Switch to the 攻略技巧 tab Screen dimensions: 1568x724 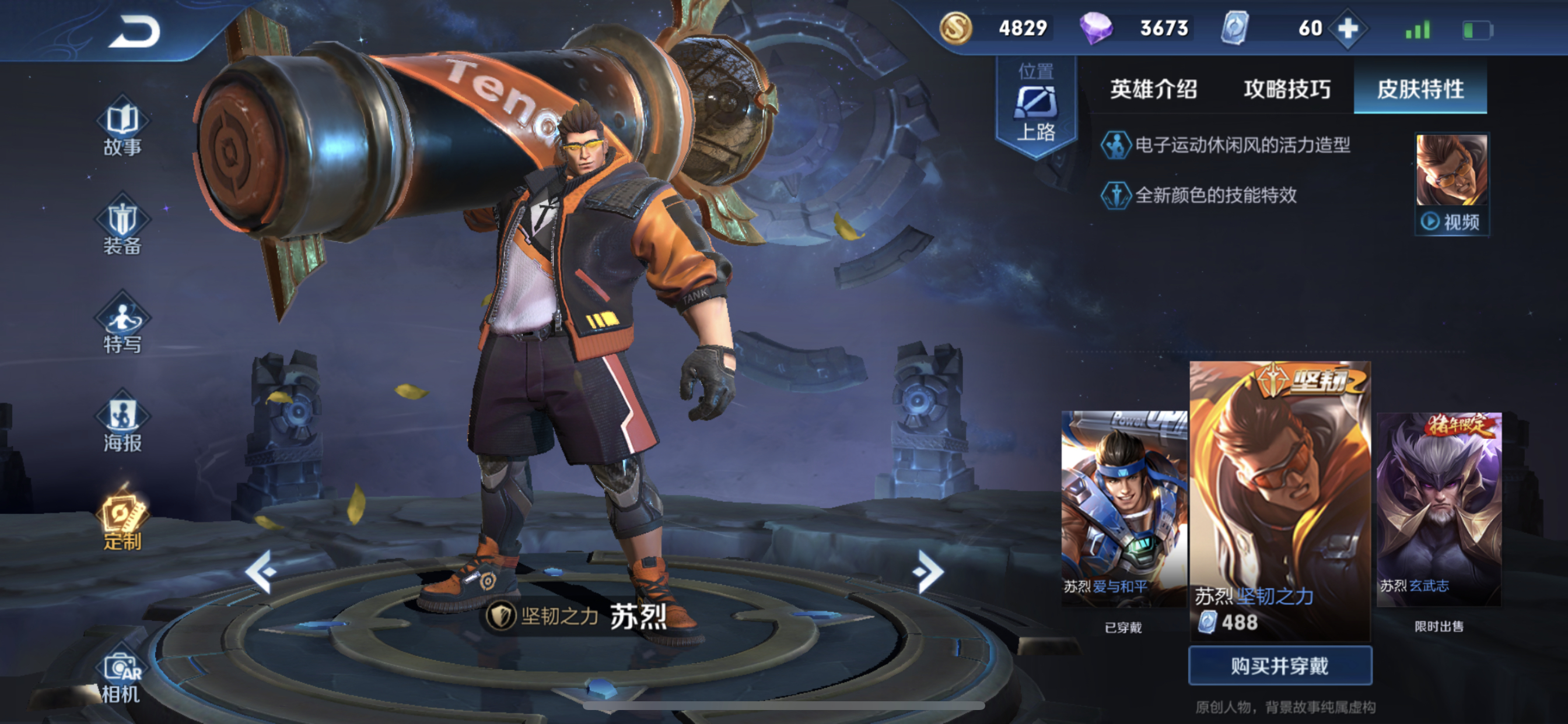point(1287,89)
